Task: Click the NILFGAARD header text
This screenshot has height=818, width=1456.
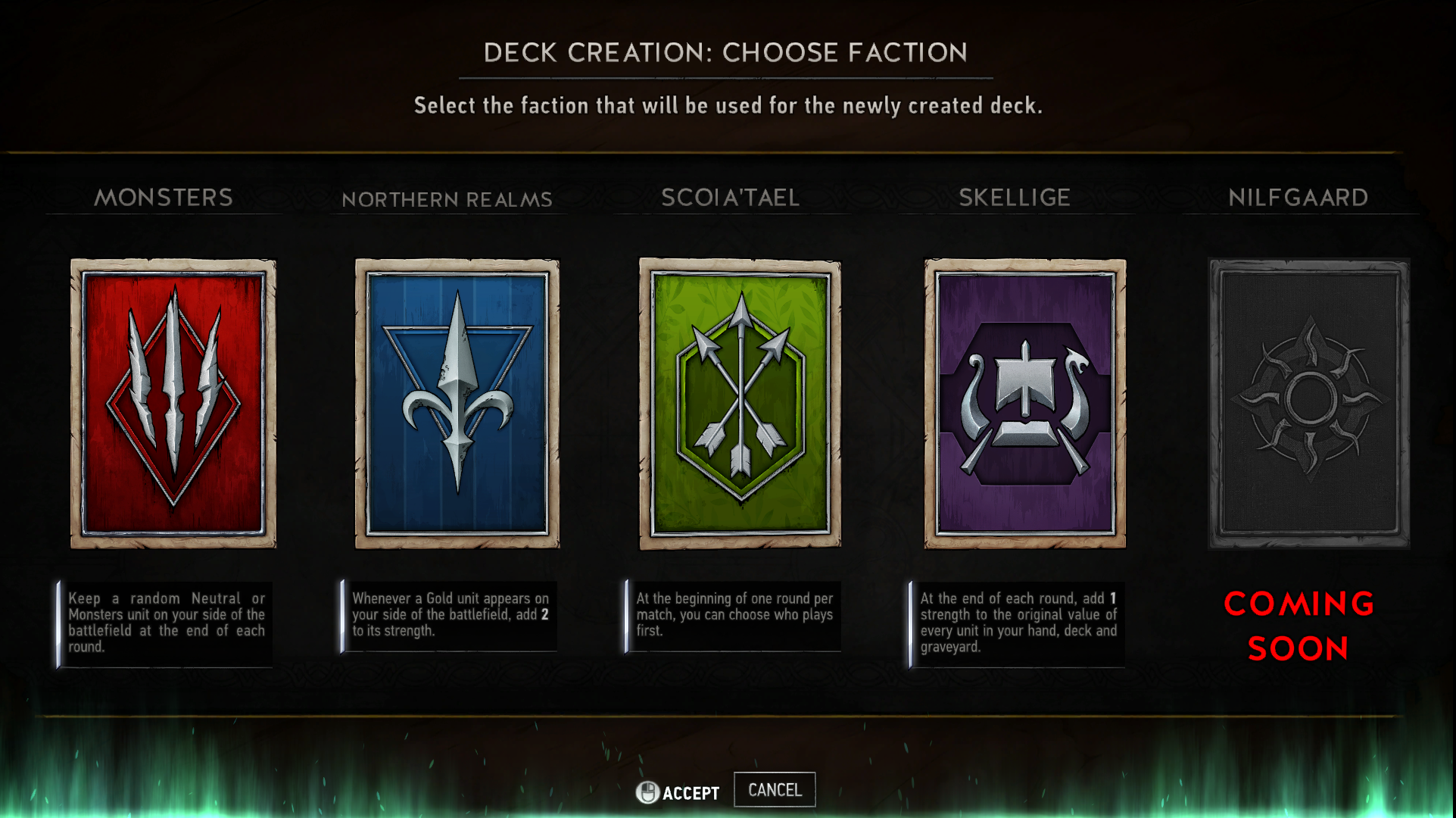Action: (x=1300, y=198)
